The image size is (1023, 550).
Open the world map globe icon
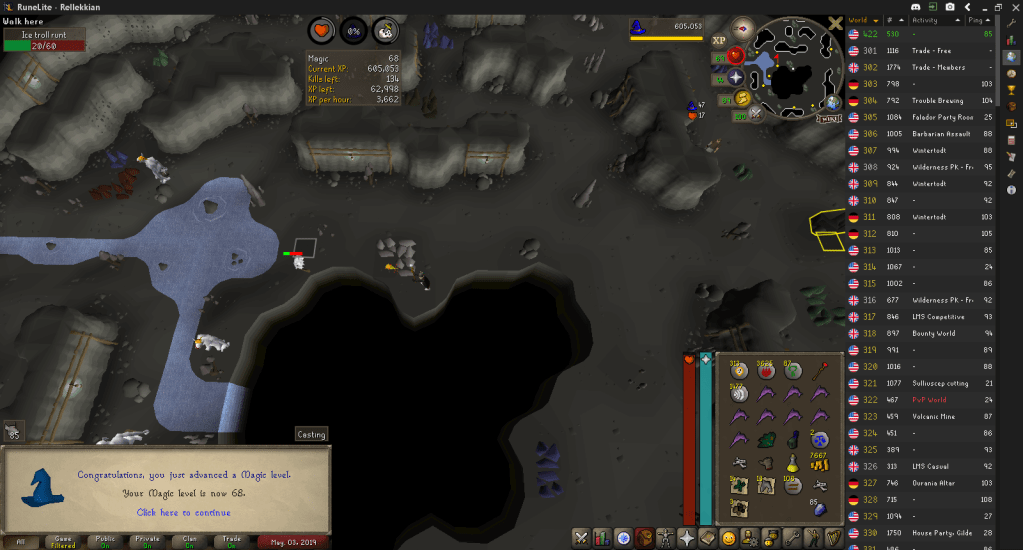(x=831, y=102)
